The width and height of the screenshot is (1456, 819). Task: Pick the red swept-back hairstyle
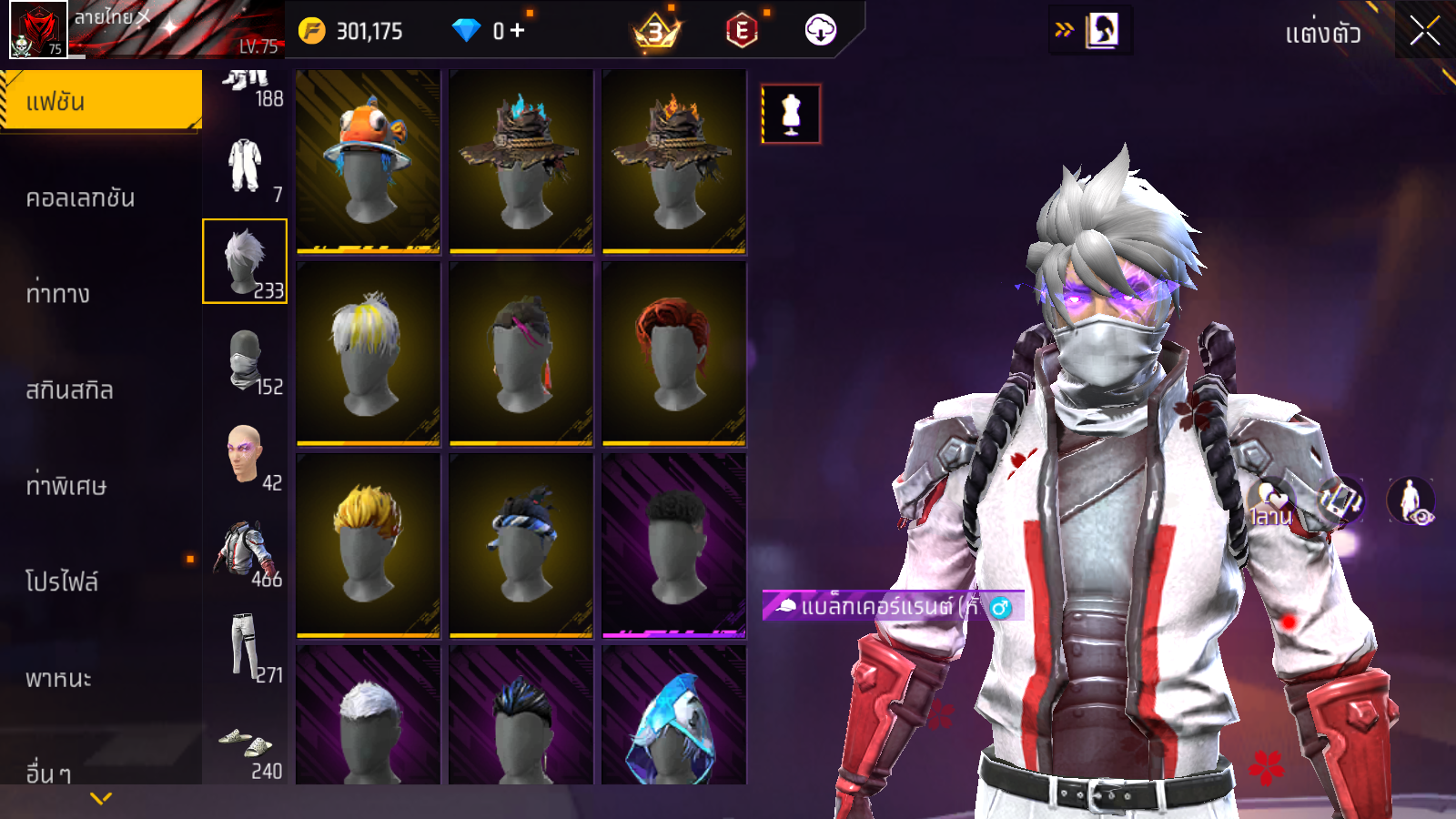click(674, 354)
